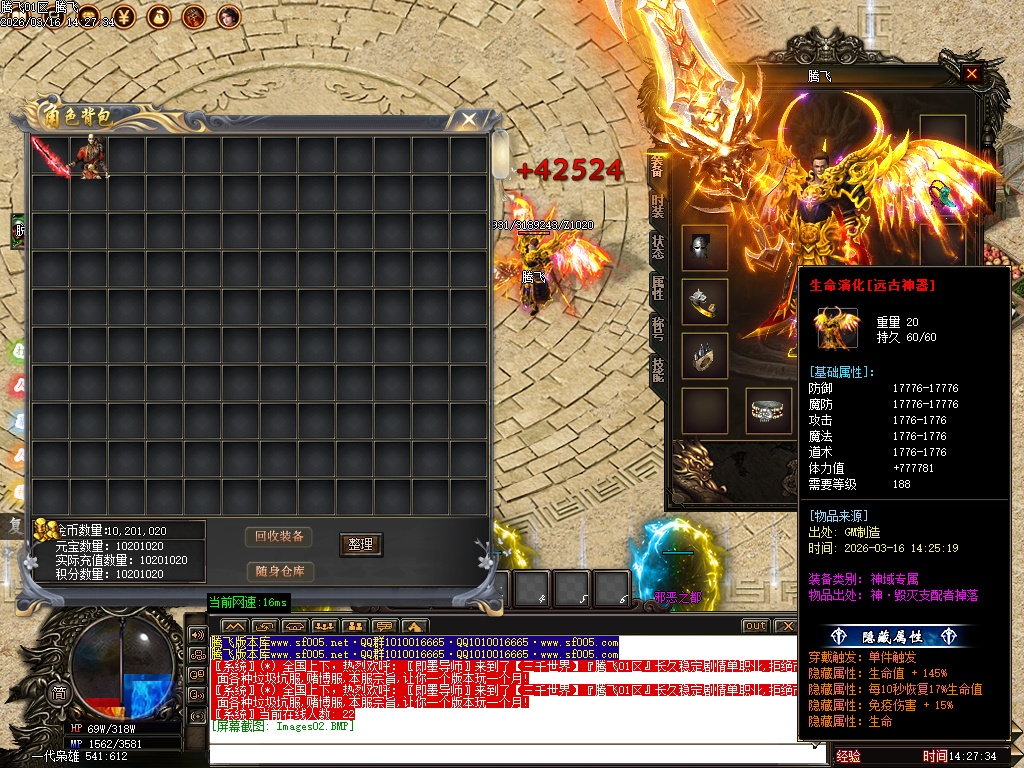This screenshot has width=1024, height=768.
Task: Select the red sword in the bag
Action: point(49,156)
